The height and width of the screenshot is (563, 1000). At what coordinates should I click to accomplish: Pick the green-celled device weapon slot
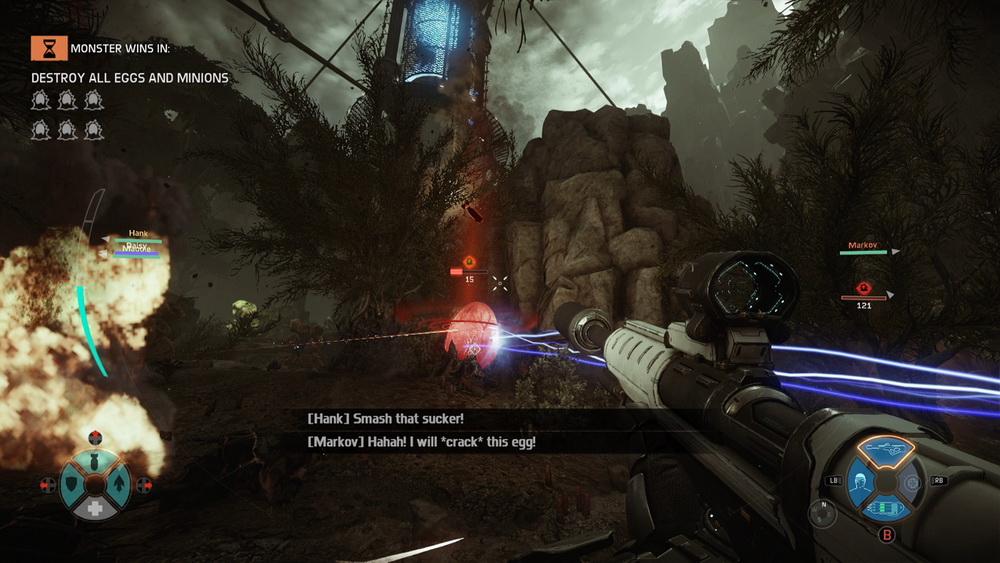point(884,509)
